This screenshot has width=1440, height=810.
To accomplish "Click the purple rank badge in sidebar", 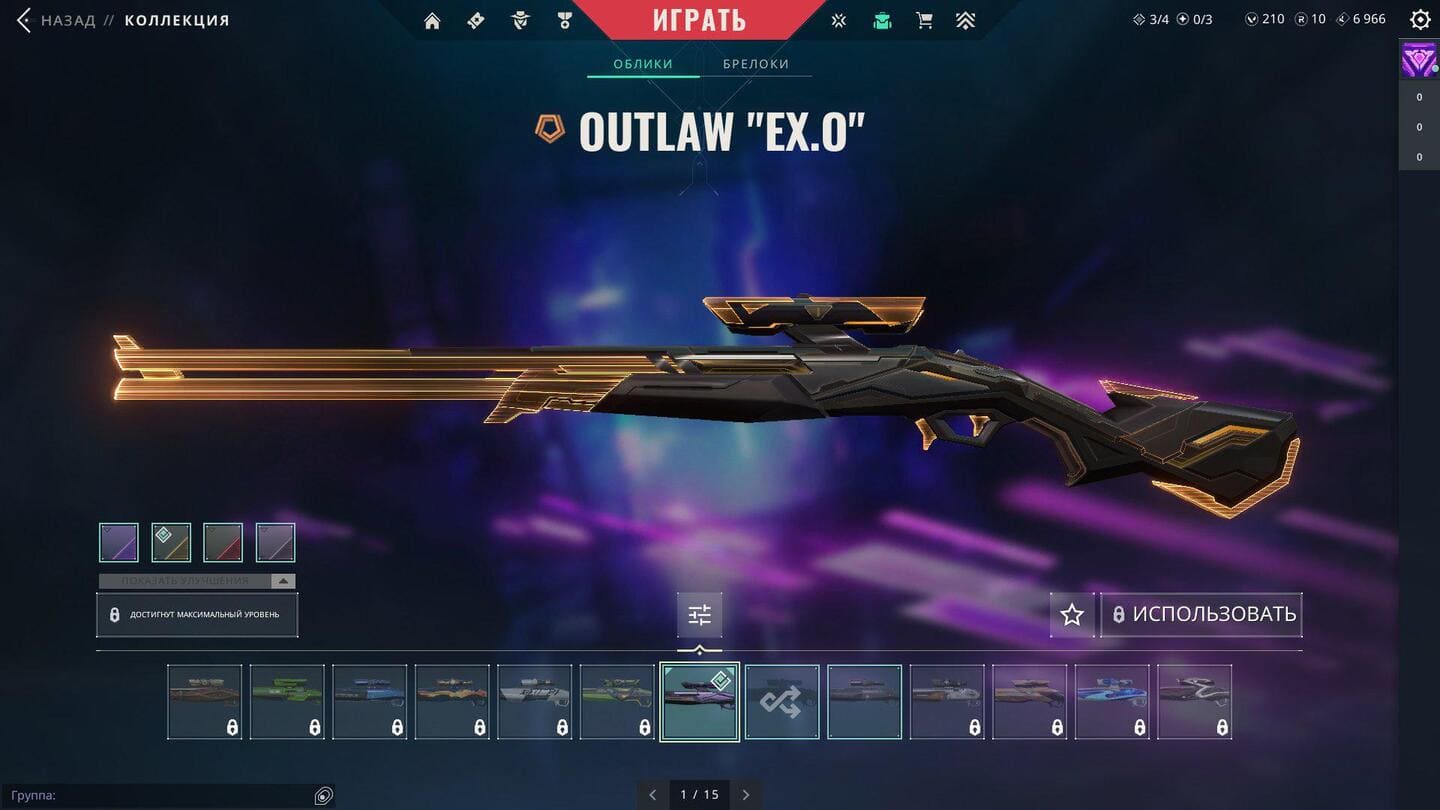I will (x=1418, y=61).
